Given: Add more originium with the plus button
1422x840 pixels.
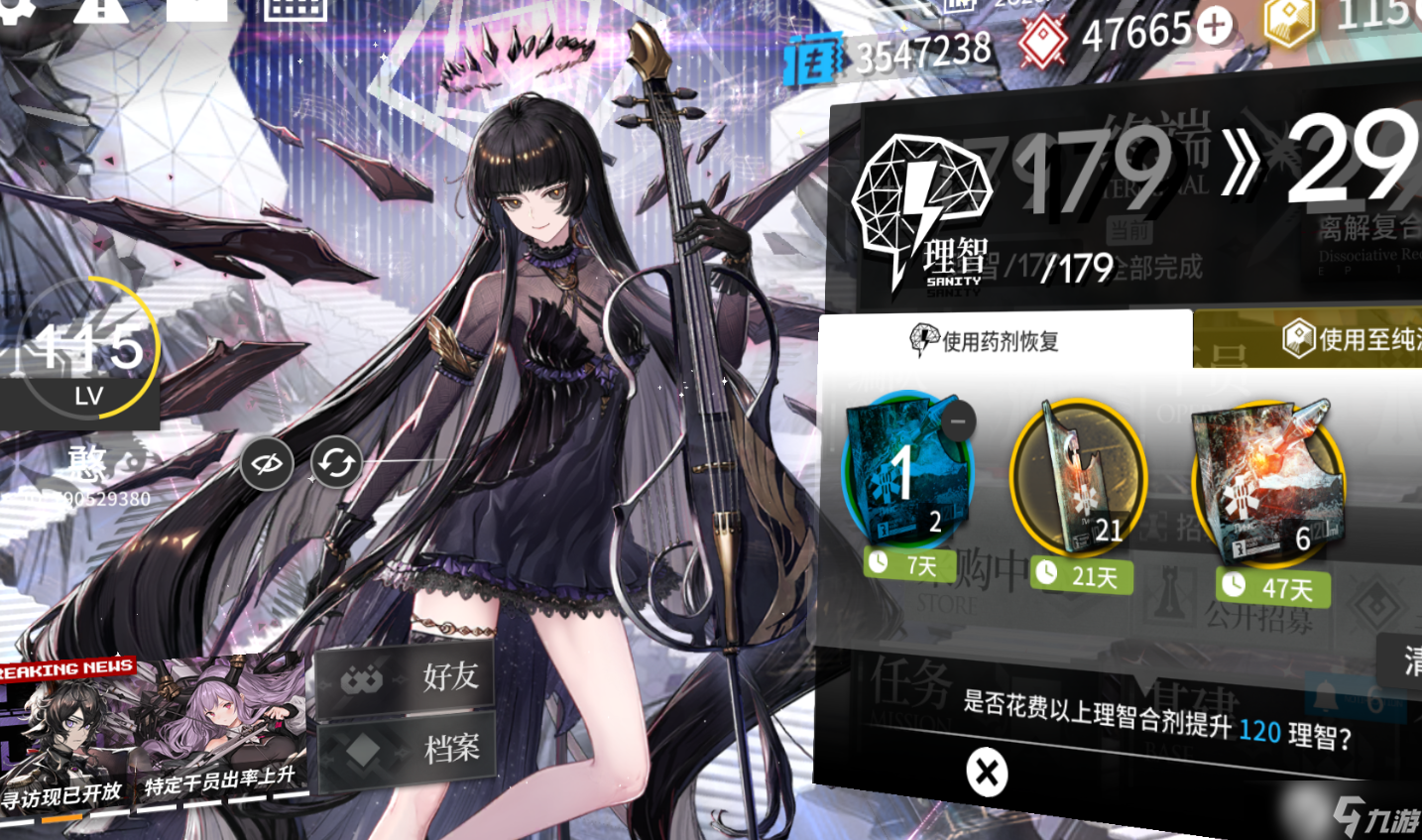Looking at the screenshot, I should [x=1214, y=26].
